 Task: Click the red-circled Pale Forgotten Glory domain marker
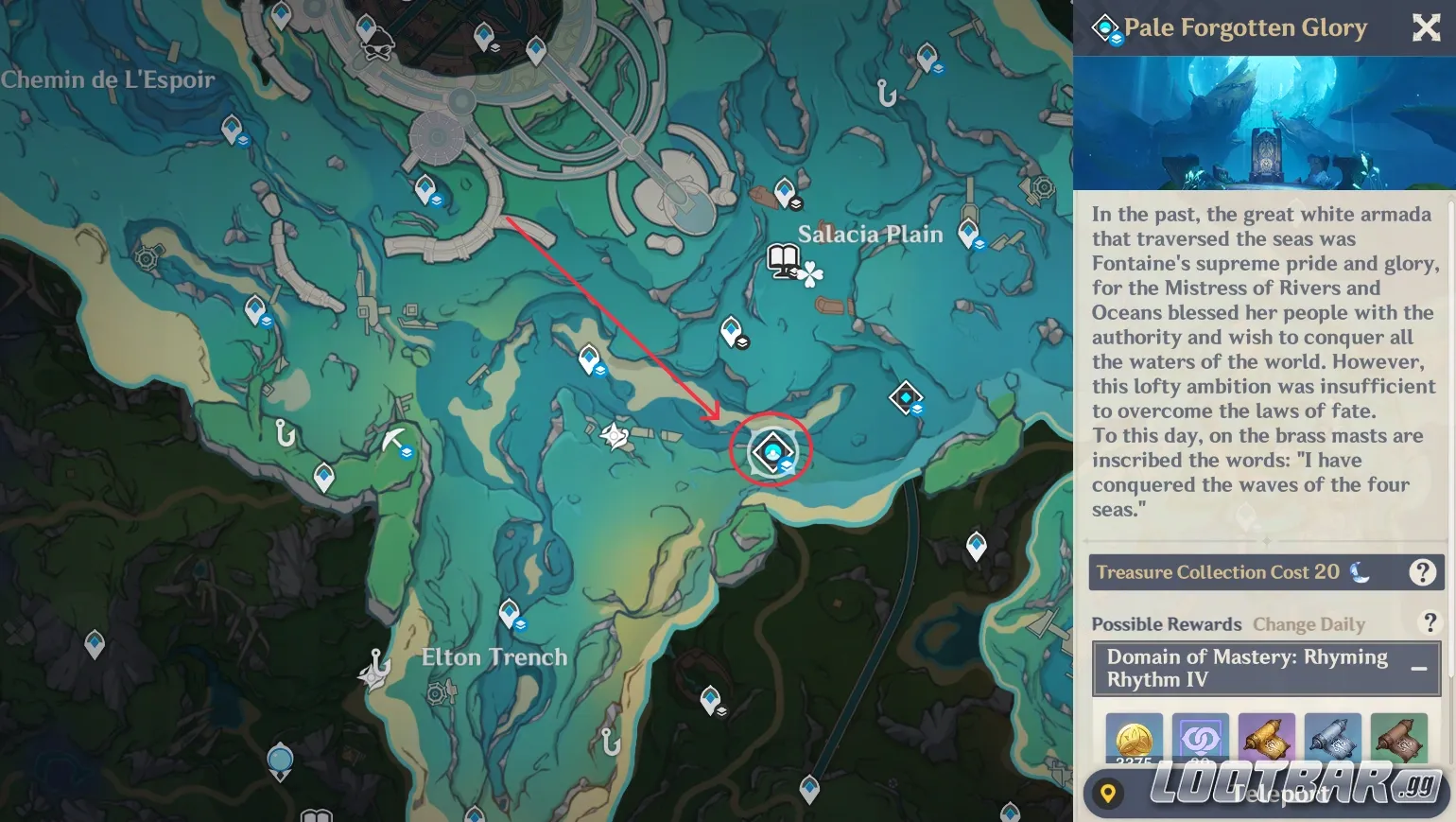tap(773, 451)
